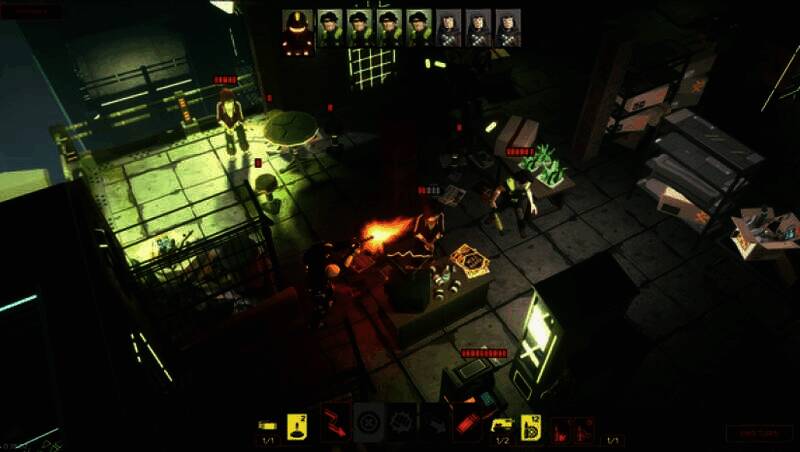800x452 pixels.
Task: Click the yellow bullet ammo icon
Action: (267, 424)
